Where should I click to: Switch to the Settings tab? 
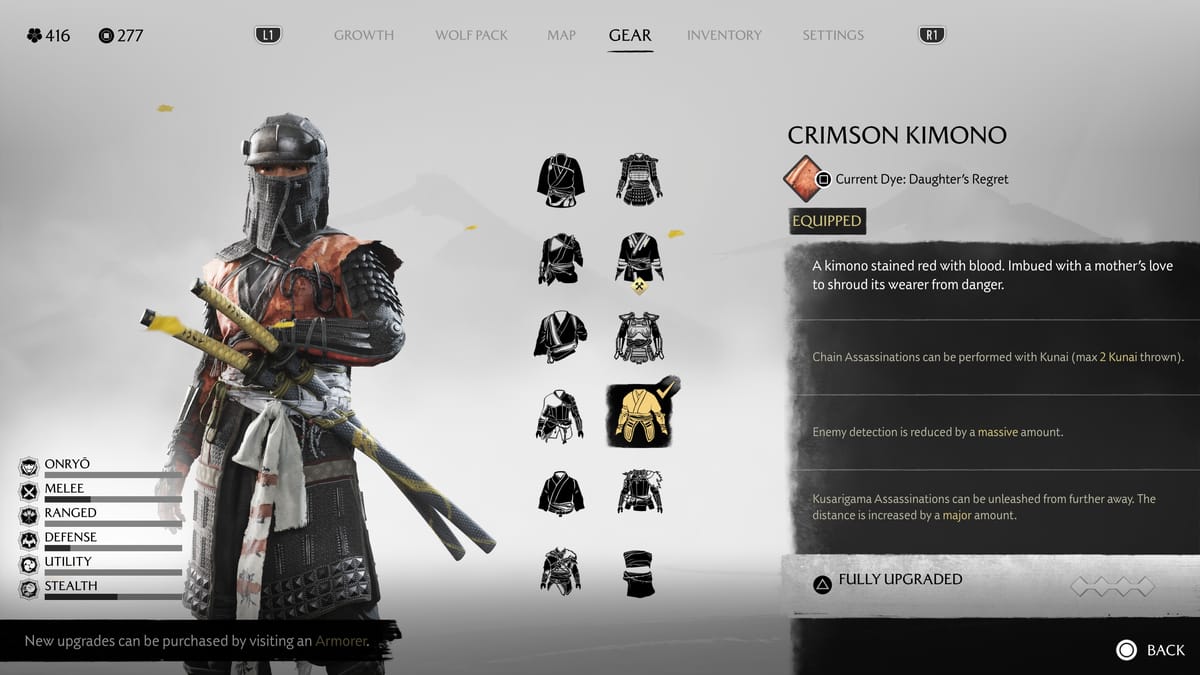pos(833,35)
